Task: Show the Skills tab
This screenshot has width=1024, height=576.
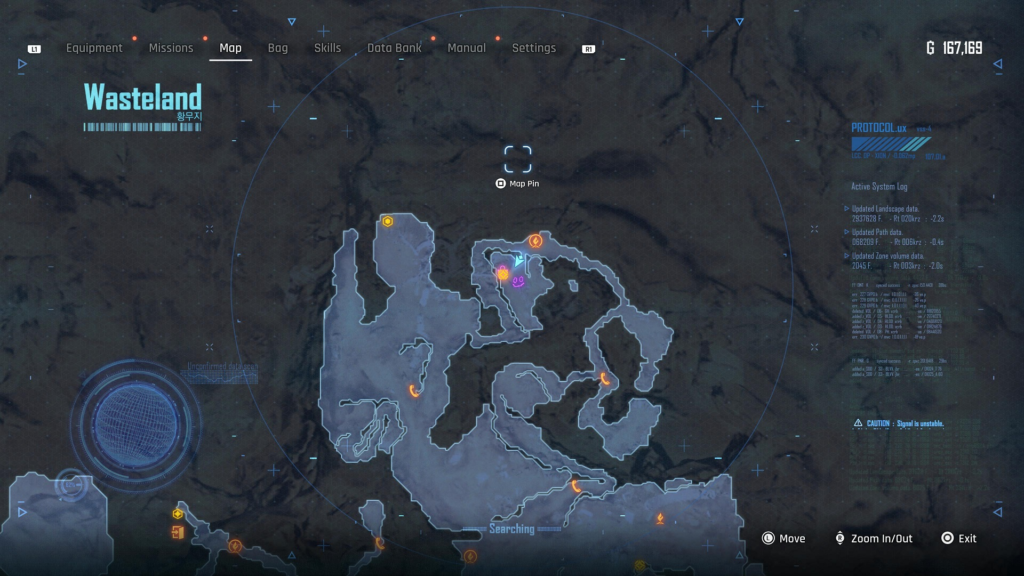Action: (x=327, y=48)
